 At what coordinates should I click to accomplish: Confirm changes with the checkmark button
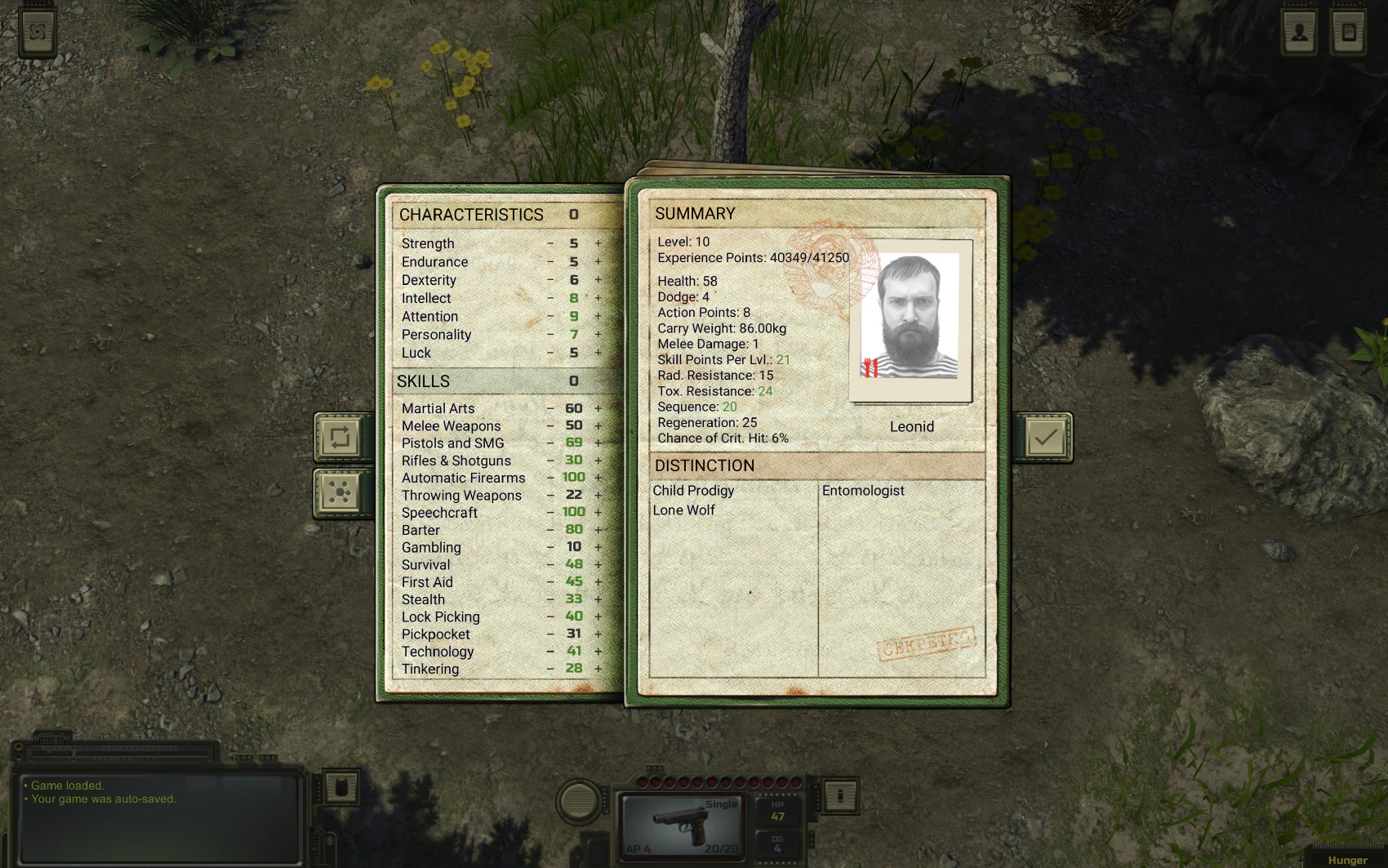(x=1045, y=438)
